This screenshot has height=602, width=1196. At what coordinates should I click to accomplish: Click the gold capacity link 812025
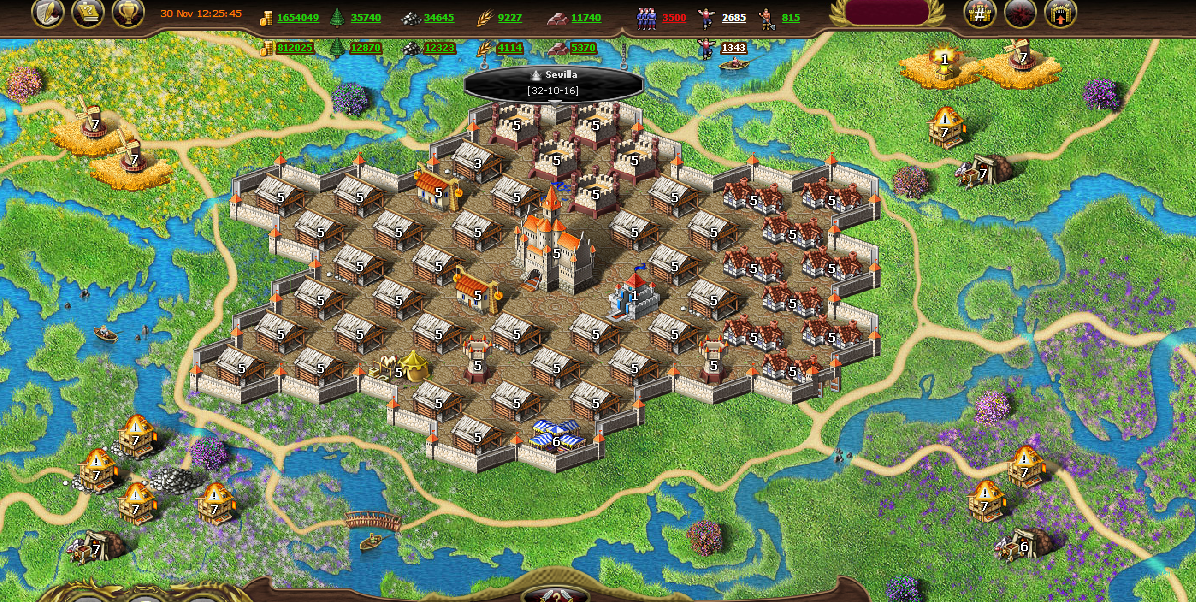click(x=295, y=48)
